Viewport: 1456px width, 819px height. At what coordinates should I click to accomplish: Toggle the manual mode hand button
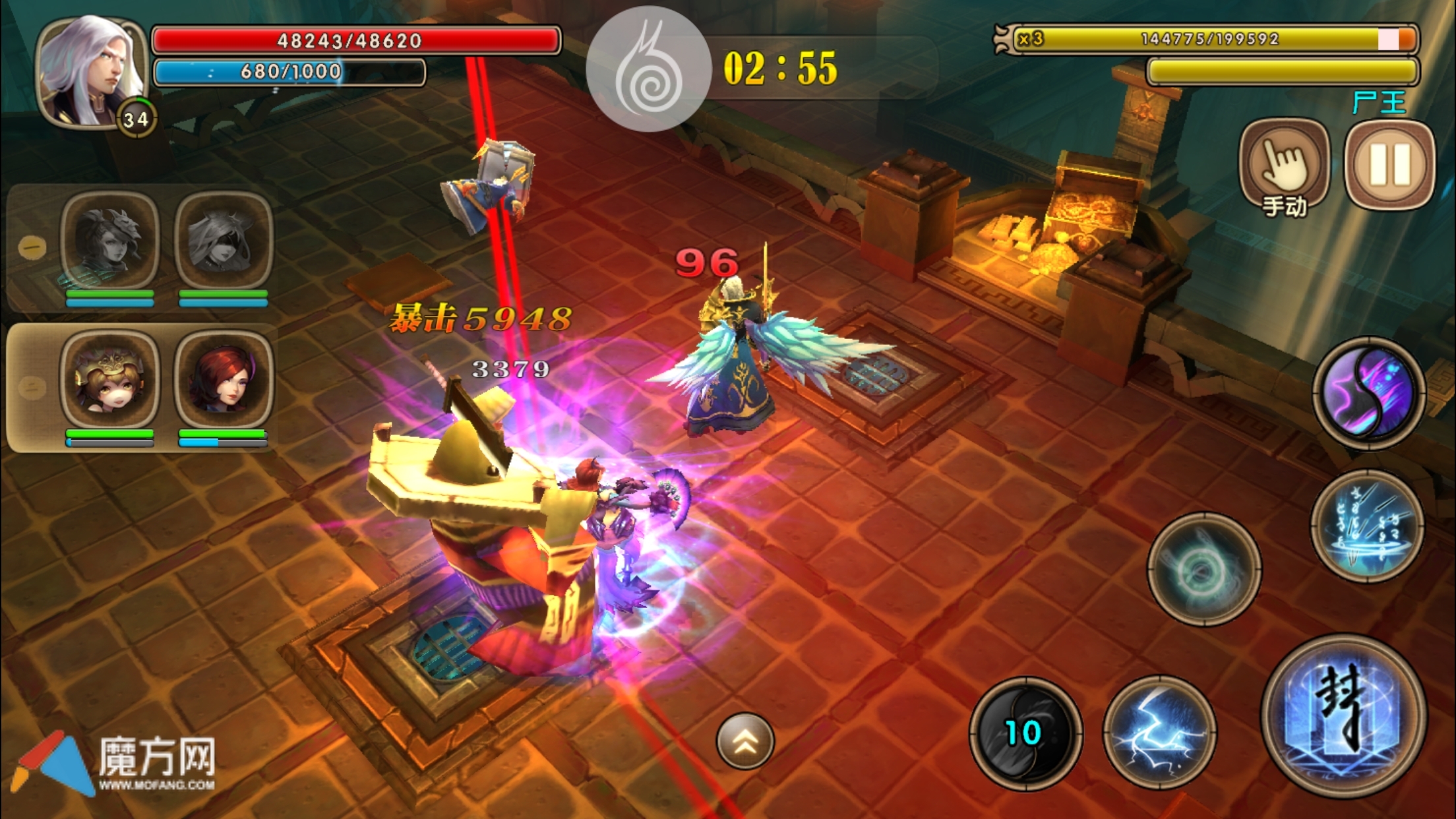(1284, 166)
